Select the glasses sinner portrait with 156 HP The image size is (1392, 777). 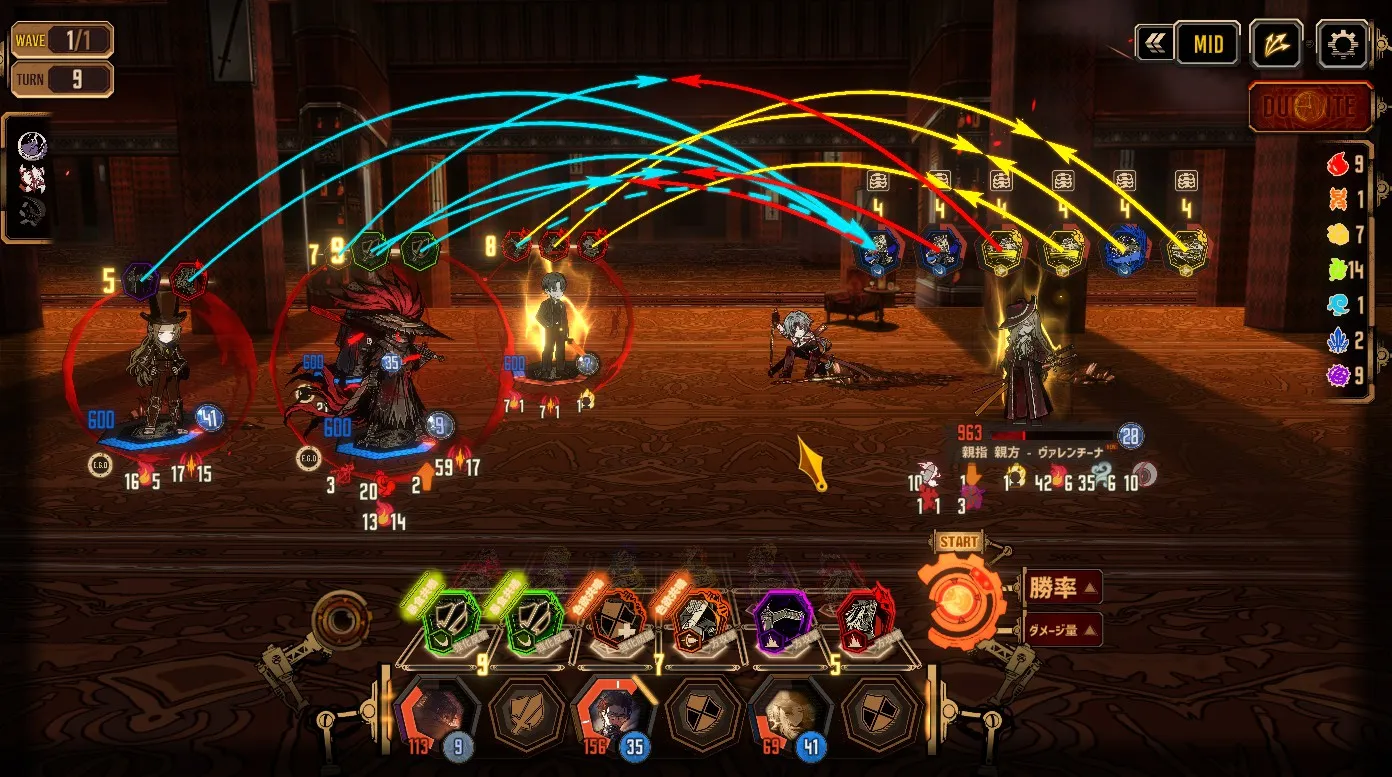coord(613,713)
